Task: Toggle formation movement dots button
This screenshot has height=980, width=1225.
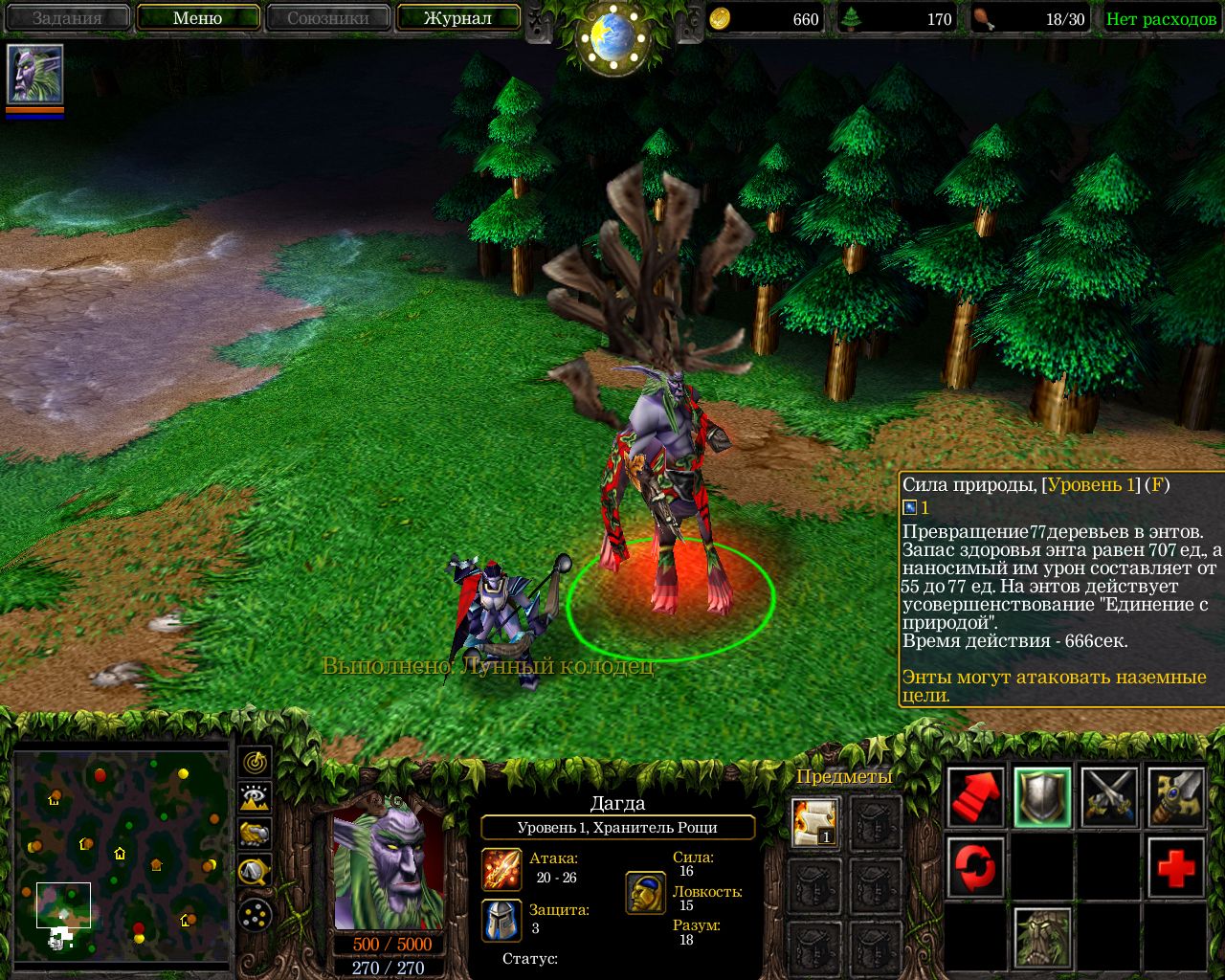Action: click(x=255, y=916)
